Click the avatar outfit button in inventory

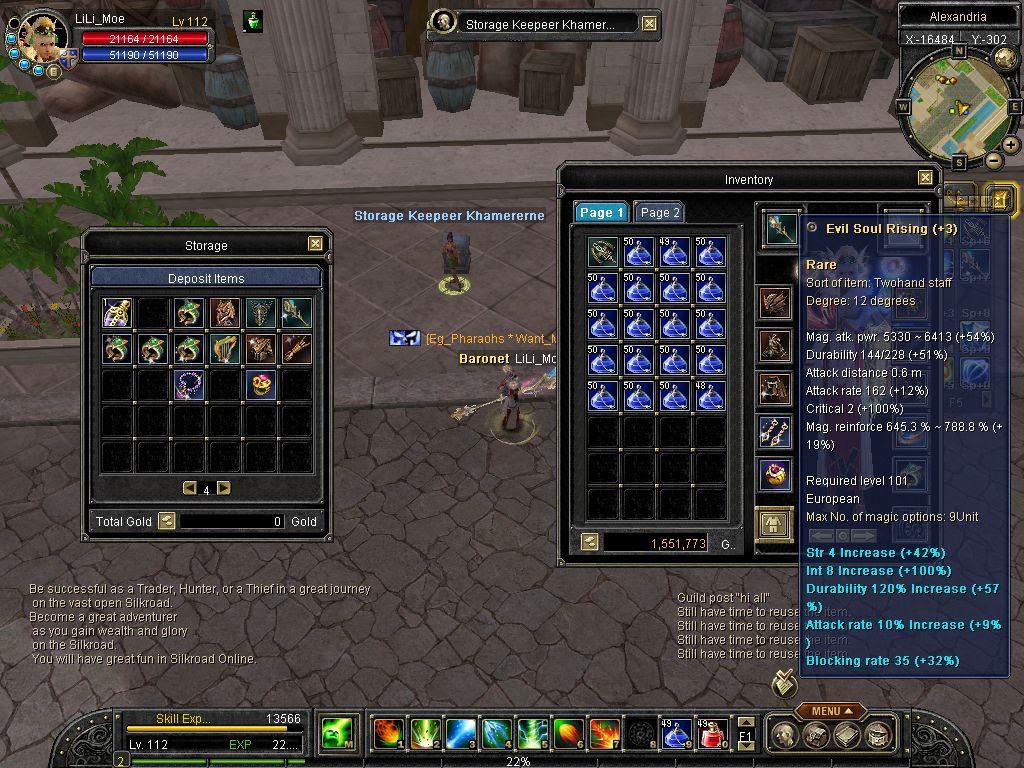(773, 524)
